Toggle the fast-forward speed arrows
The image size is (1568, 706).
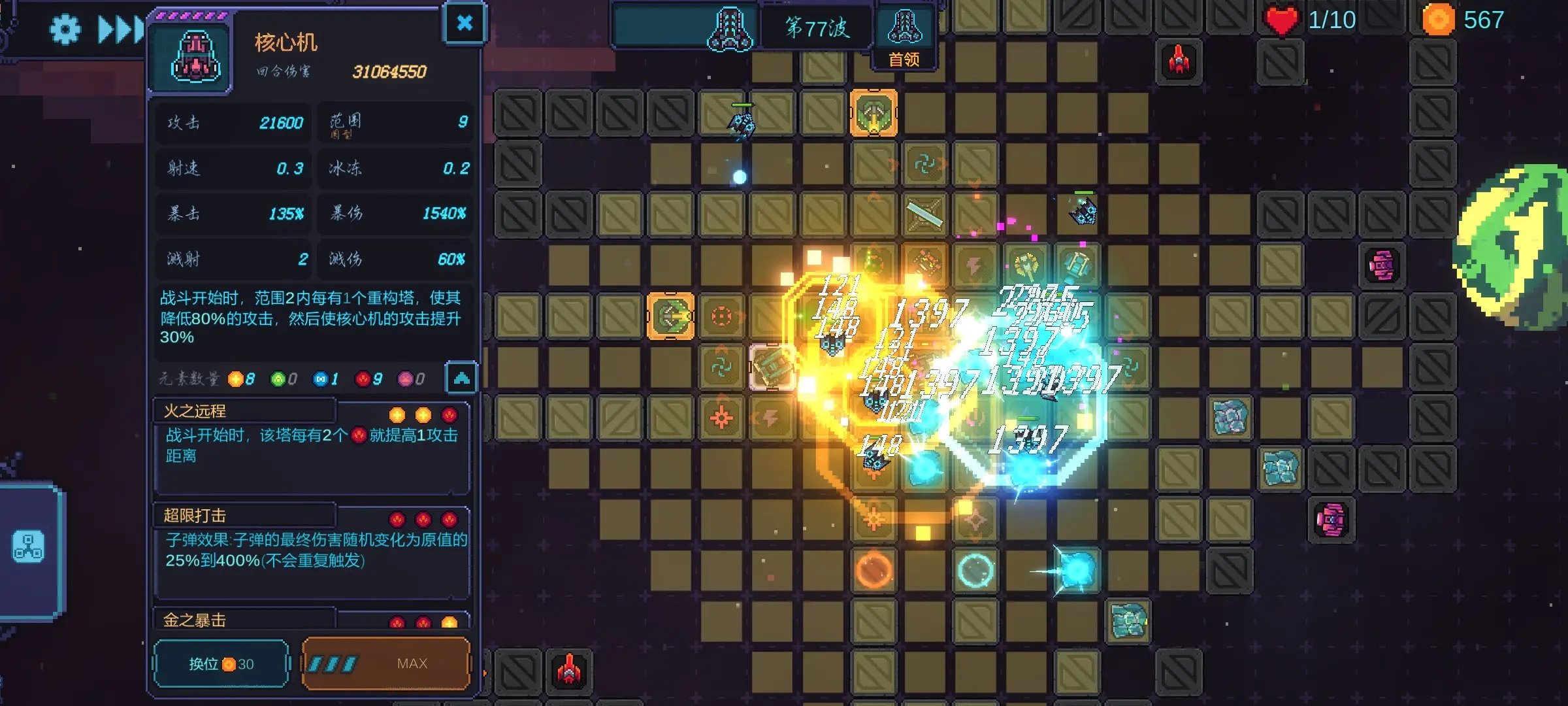(x=121, y=29)
